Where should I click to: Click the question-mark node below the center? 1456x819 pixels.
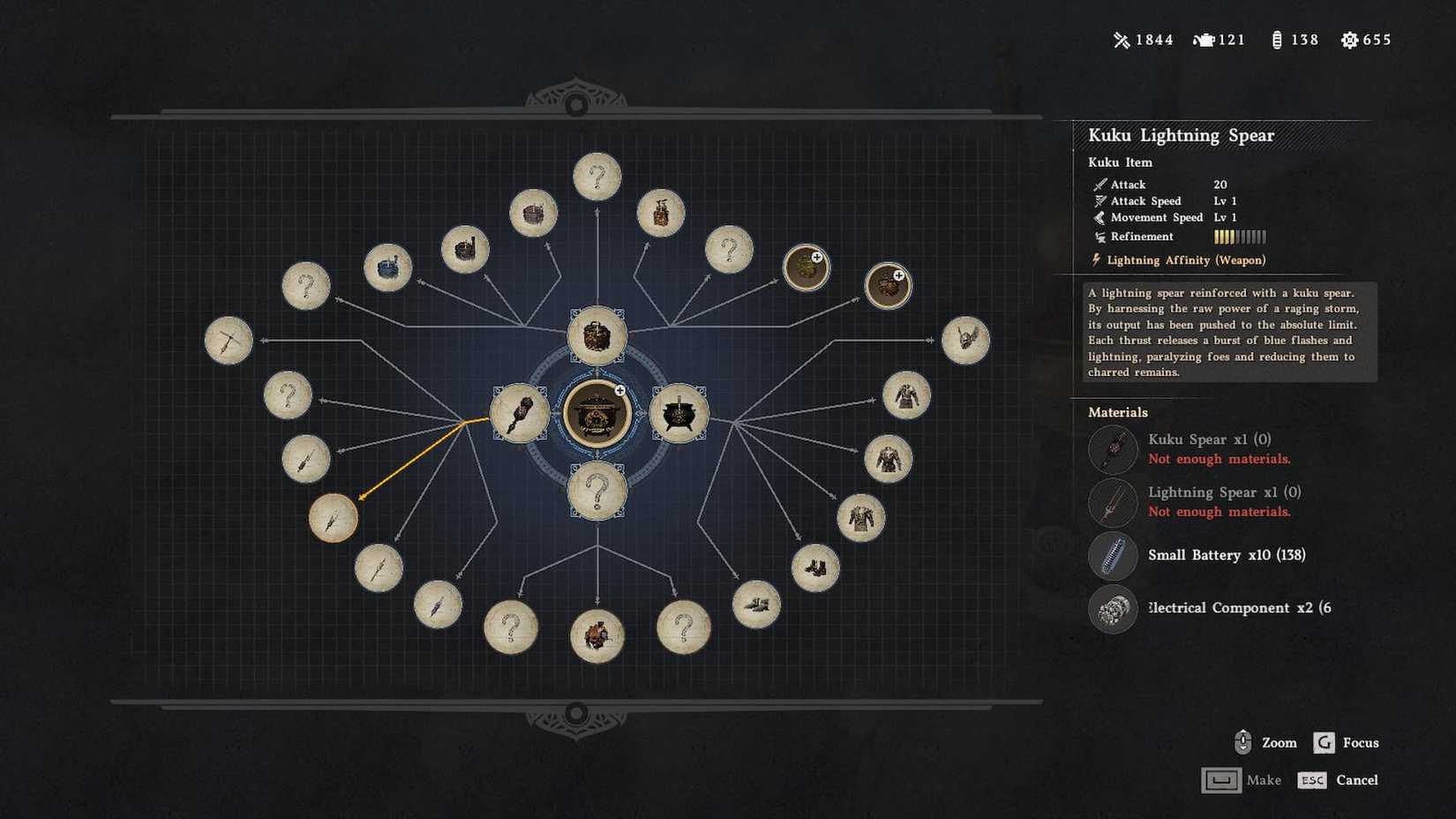tap(597, 492)
